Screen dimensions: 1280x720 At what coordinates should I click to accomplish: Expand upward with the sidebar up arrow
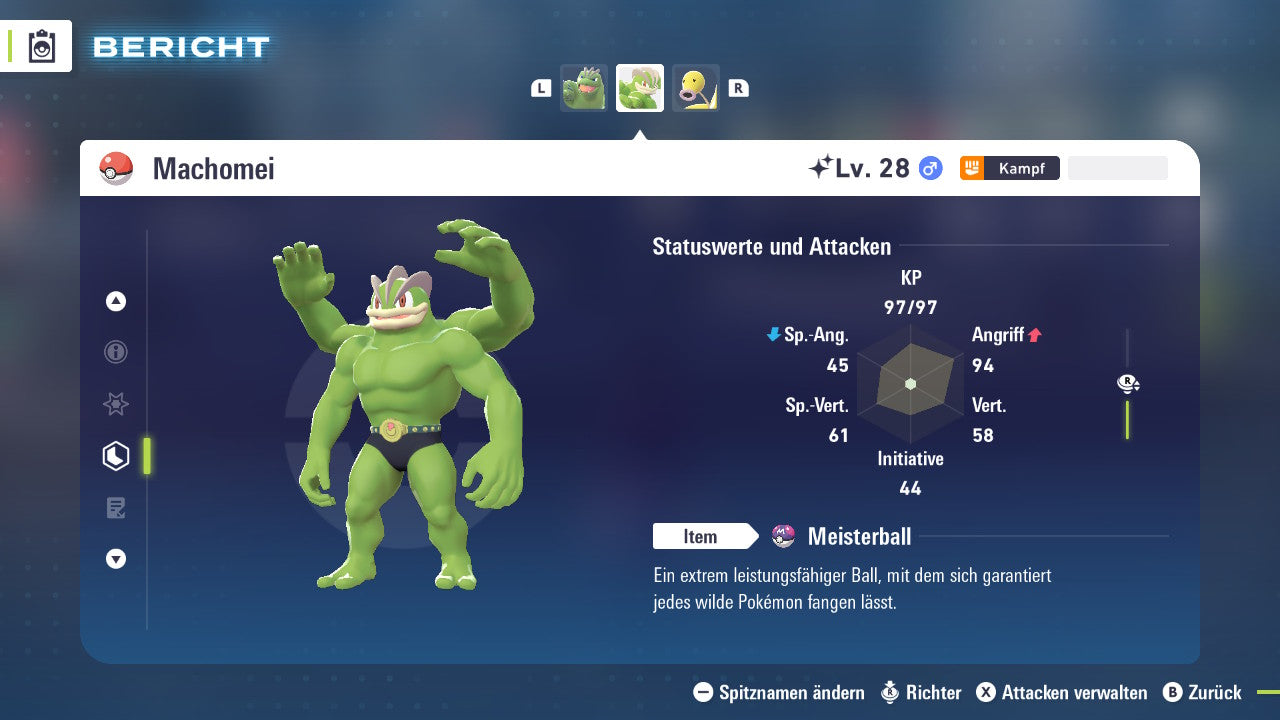[116, 301]
